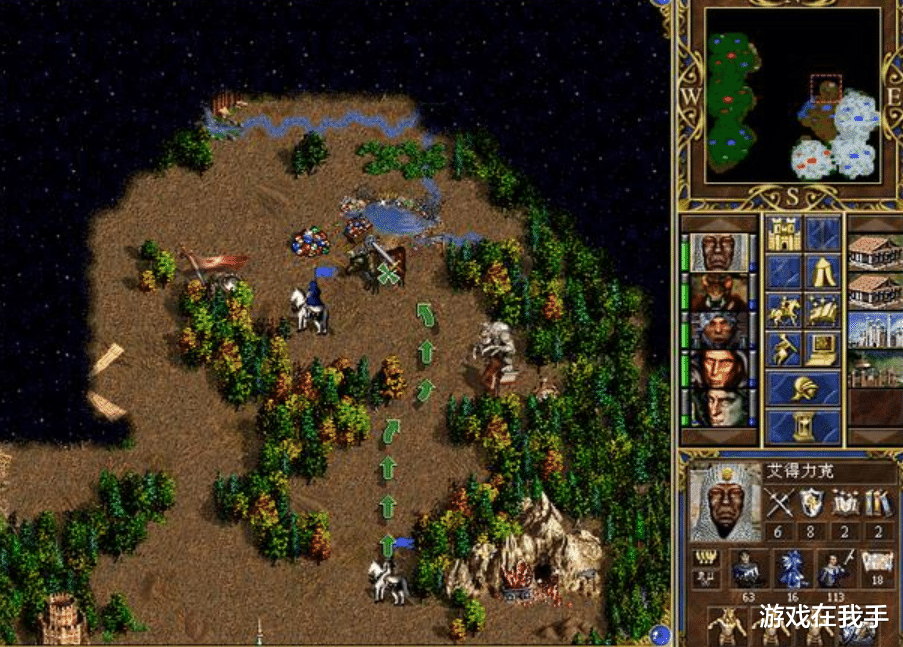This screenshot has width=903, height=647.
Task: Open the spellbook to cast a spell
Action: pyautogui.click(x=822, y=310)
